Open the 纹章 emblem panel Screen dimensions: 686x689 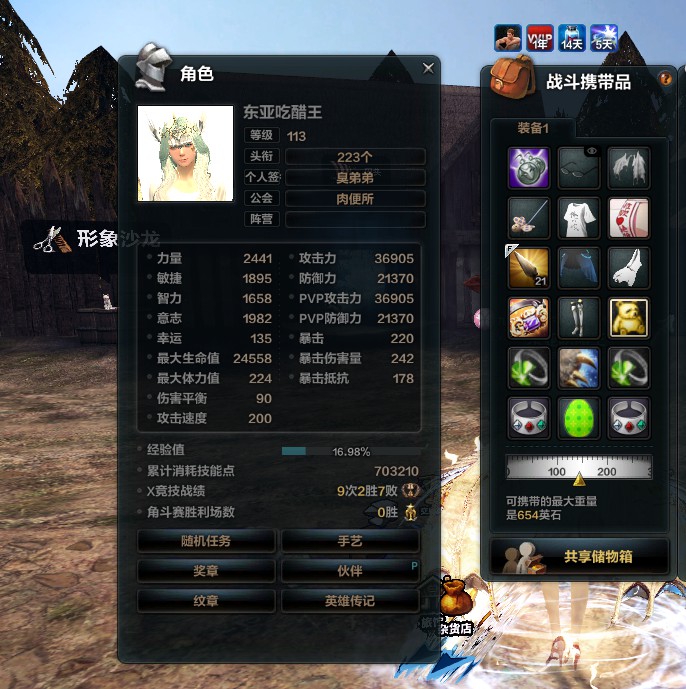tap(206, 600)
